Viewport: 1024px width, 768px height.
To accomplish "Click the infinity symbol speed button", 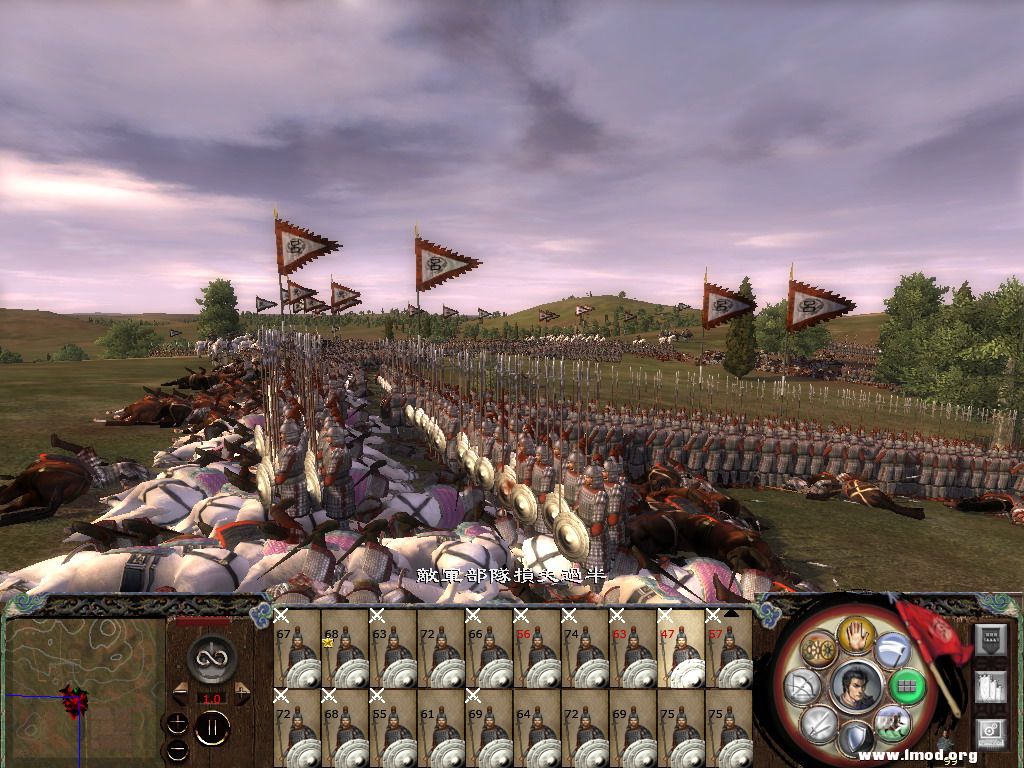I will [x=211, y=657].
